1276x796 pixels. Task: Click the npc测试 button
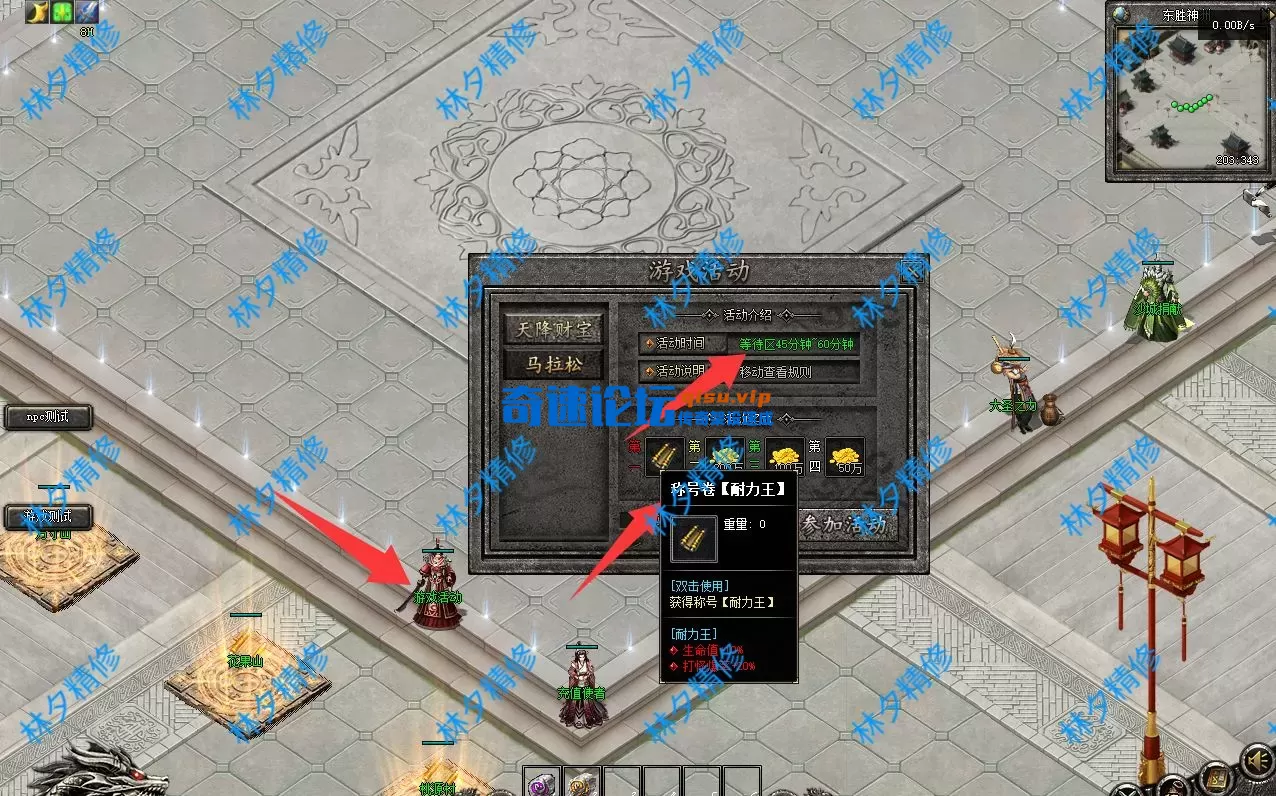pyautogui.click(x=48, y=417)
